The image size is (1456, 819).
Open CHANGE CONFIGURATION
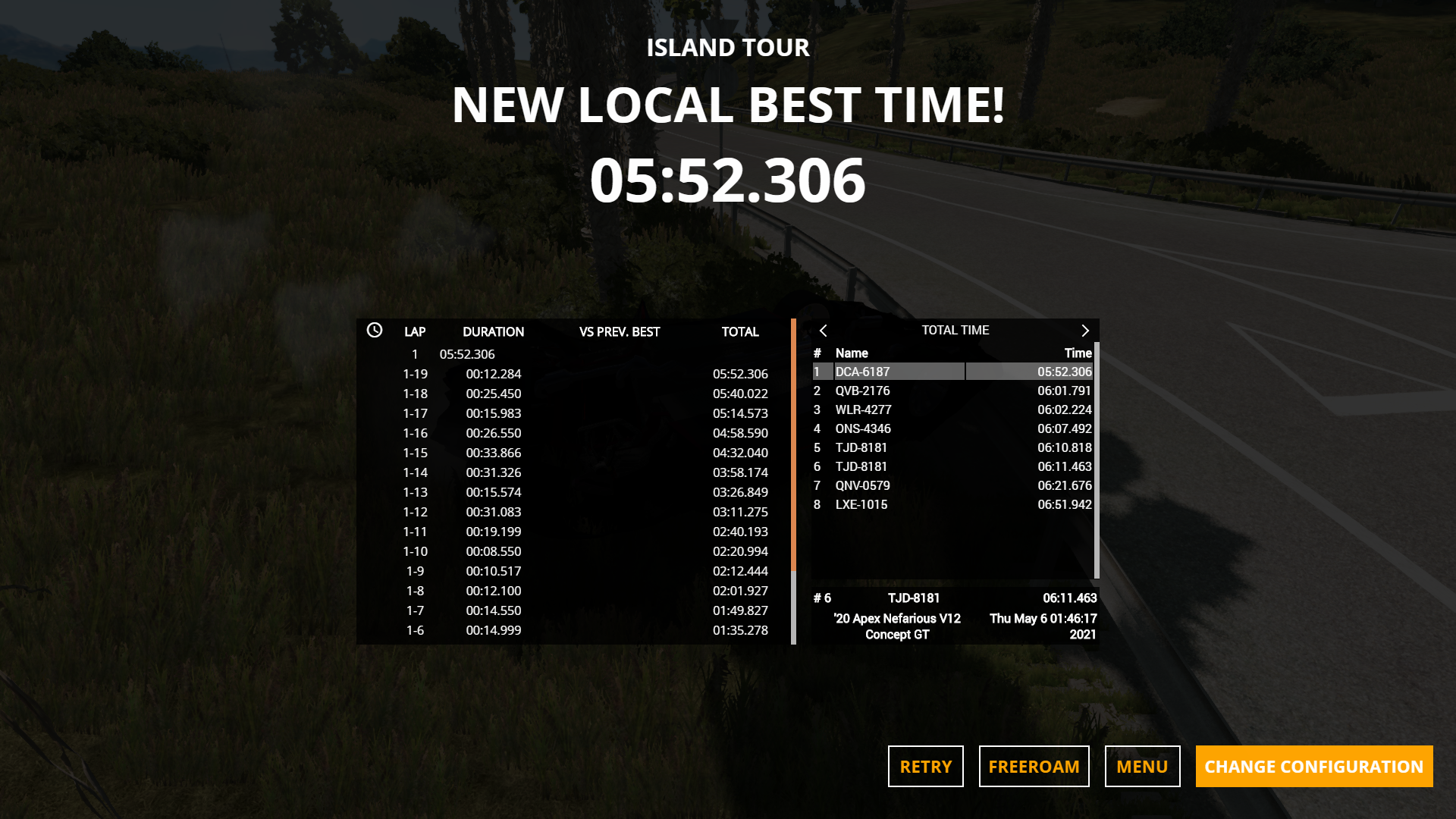[x=1313, y=766]
